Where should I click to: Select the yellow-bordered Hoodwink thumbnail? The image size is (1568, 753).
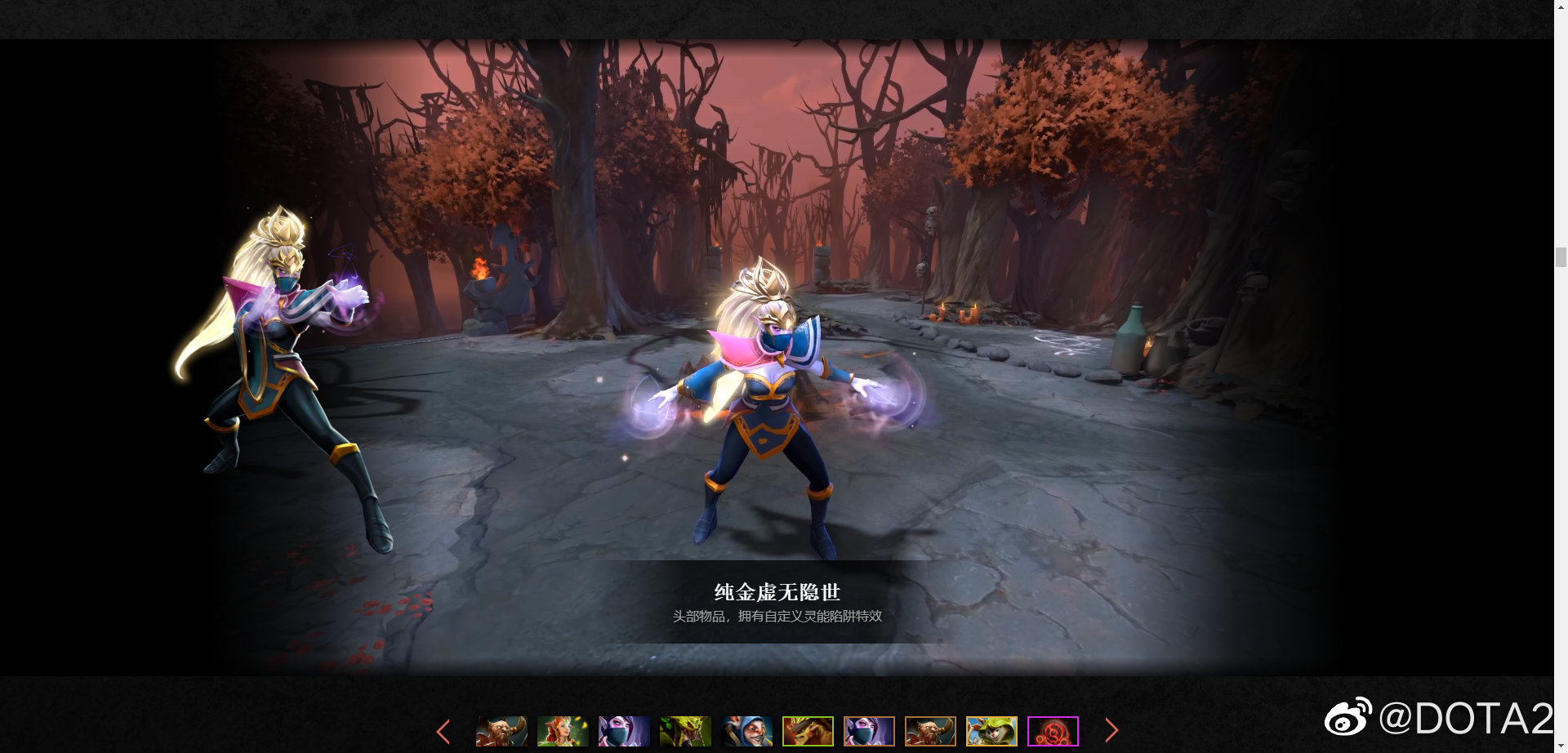990,732
